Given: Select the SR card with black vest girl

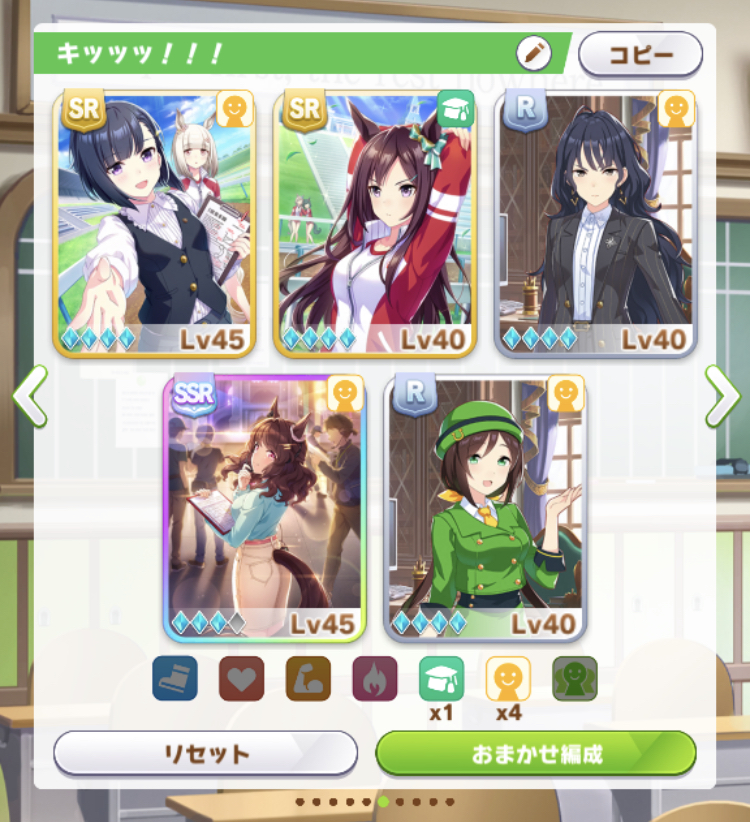Looking at the screenshot, I should click(x=154, y=224).
